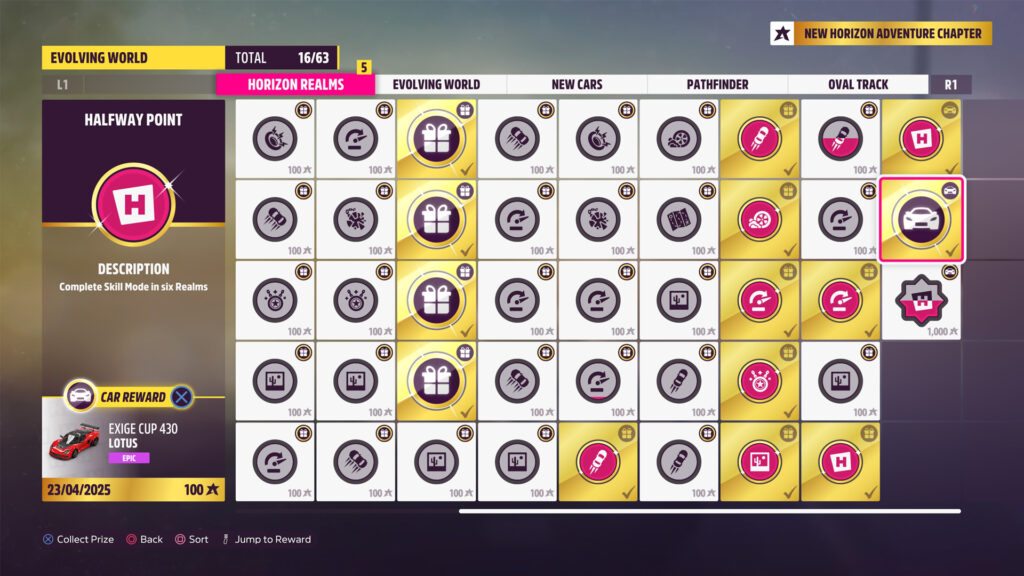
Task: Choose the Horizon Realms tab
Action: (295, 85)
